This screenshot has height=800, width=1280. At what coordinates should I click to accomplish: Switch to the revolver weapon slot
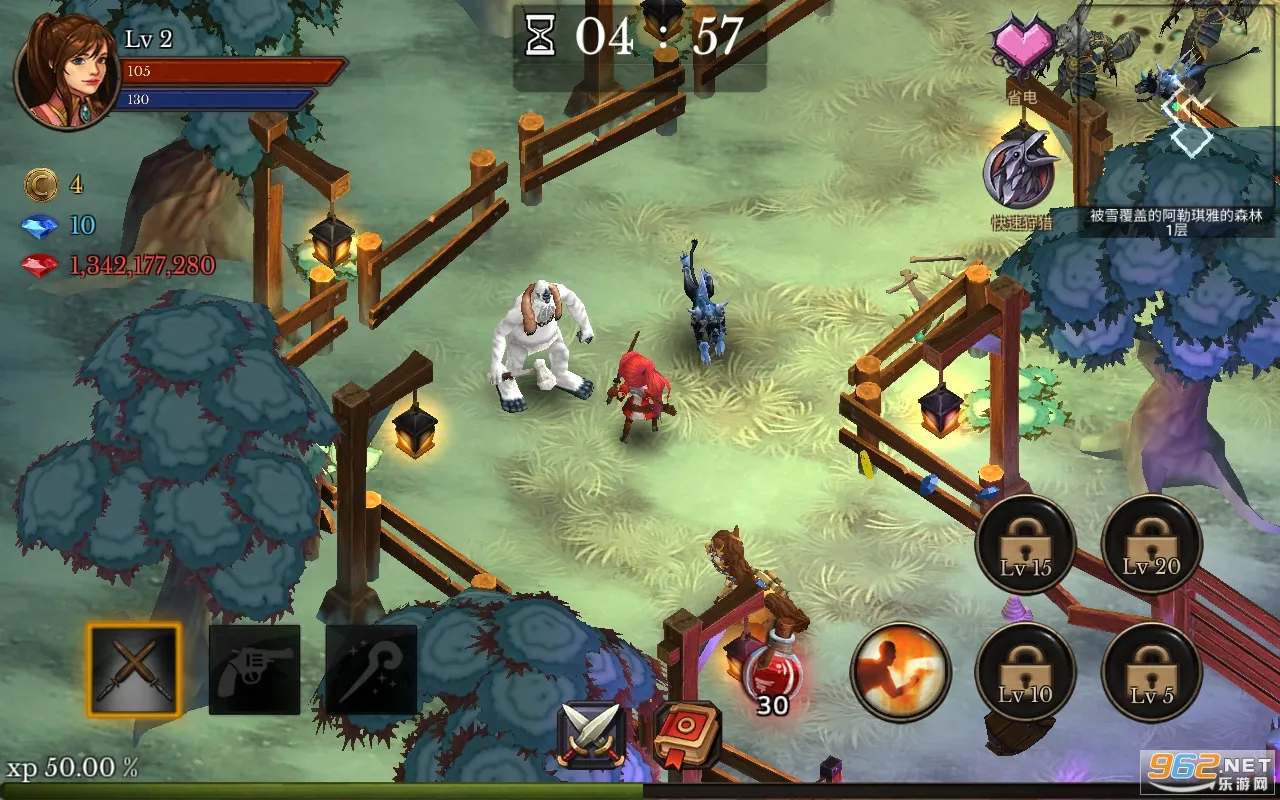tap(254, 670)
